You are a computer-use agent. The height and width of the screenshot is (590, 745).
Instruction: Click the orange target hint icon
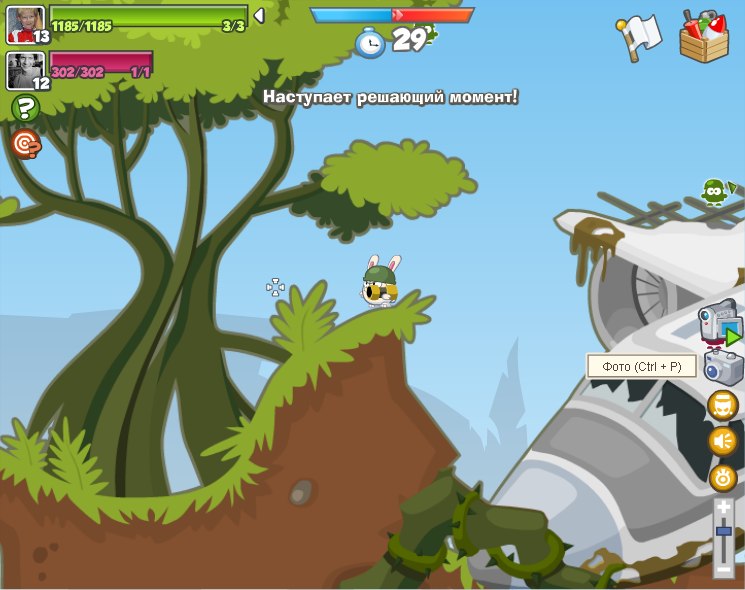coord(26,145)
